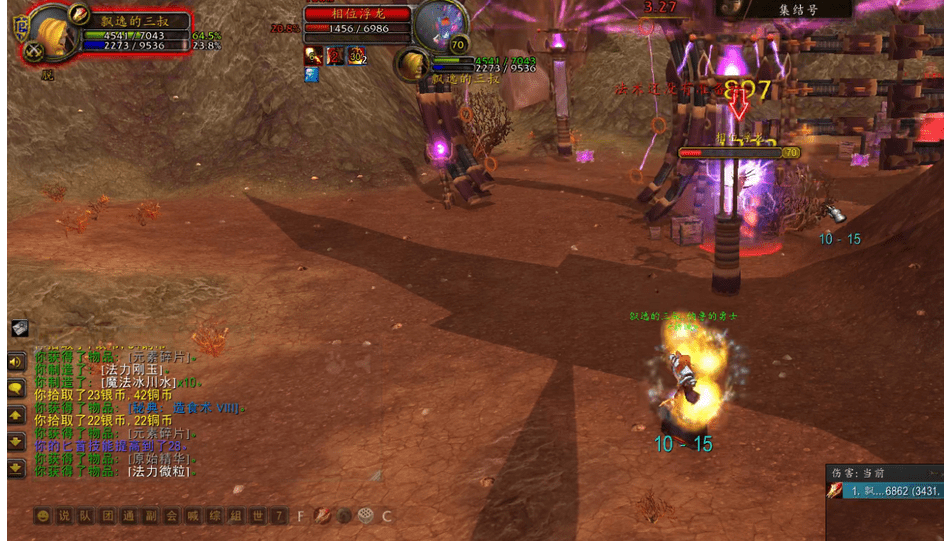Select the 世 (world) chat channel

(257, 516)
